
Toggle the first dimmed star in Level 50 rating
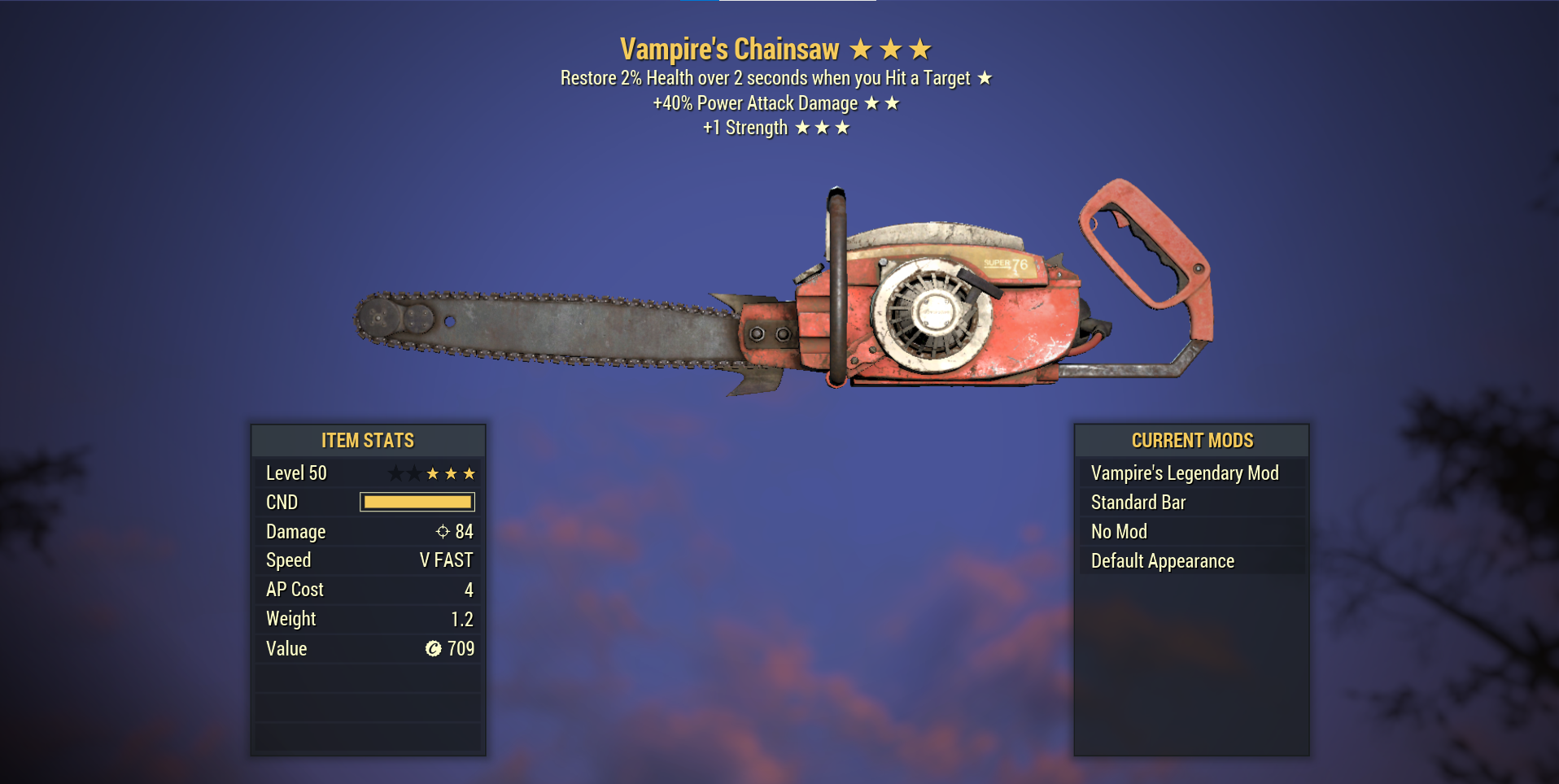tap(396, 473)
